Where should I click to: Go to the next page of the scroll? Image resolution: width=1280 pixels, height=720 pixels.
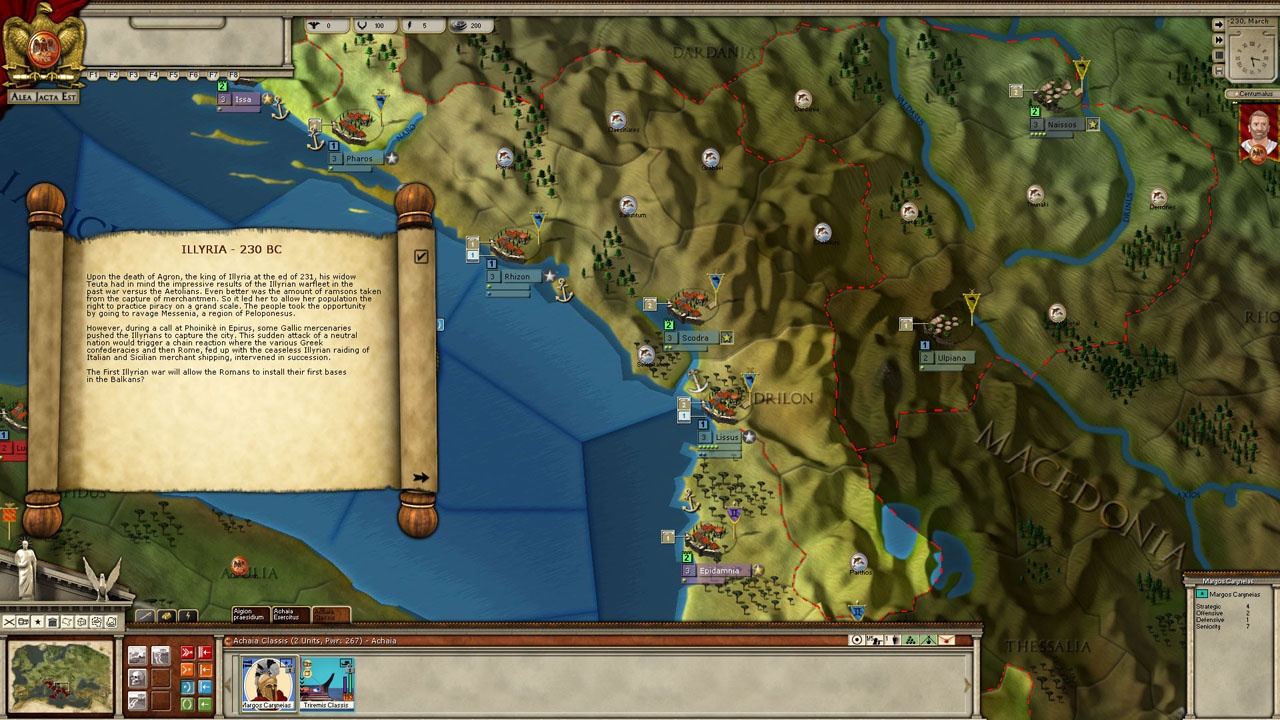(x=421, y=478)
